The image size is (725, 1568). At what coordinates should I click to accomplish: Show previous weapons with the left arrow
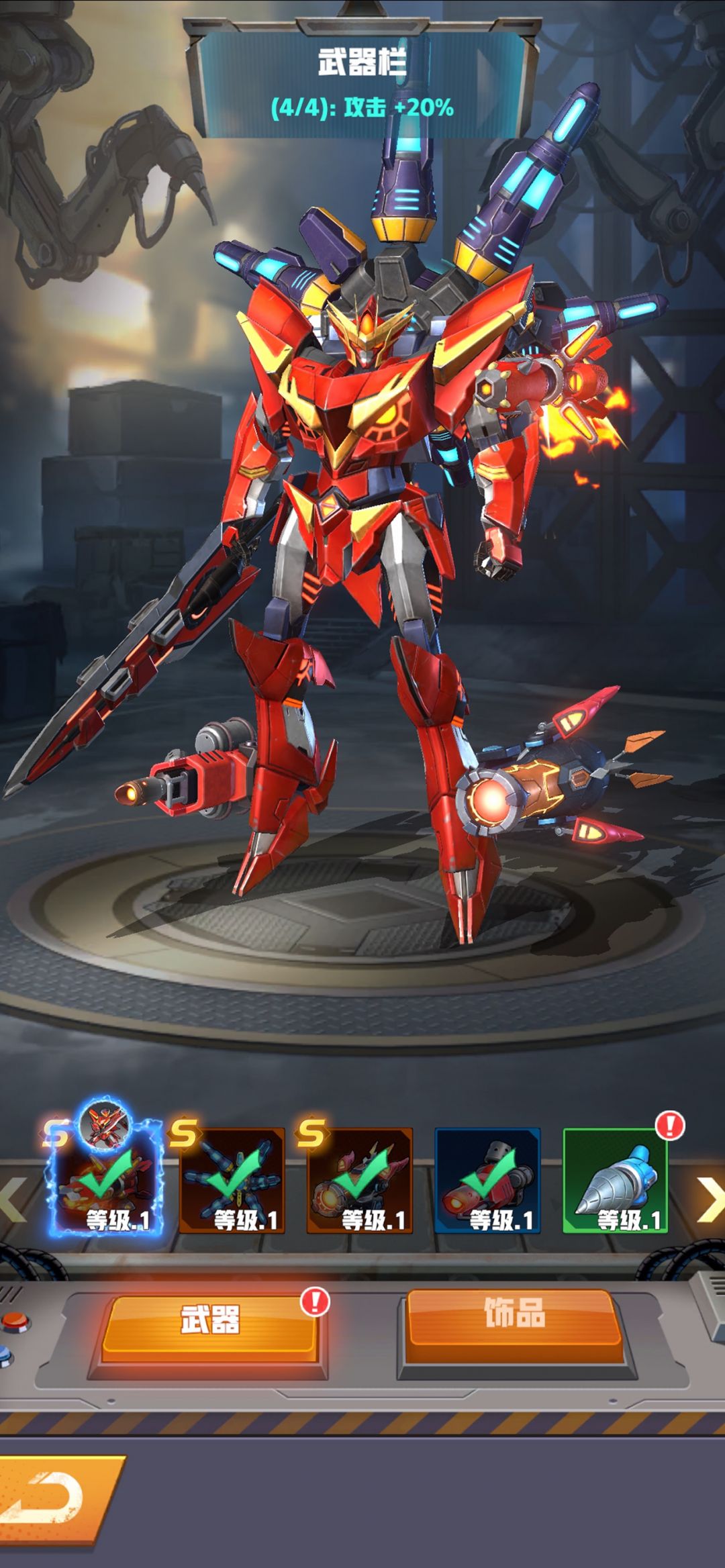pyautogui.click(x=12, y=1199)
